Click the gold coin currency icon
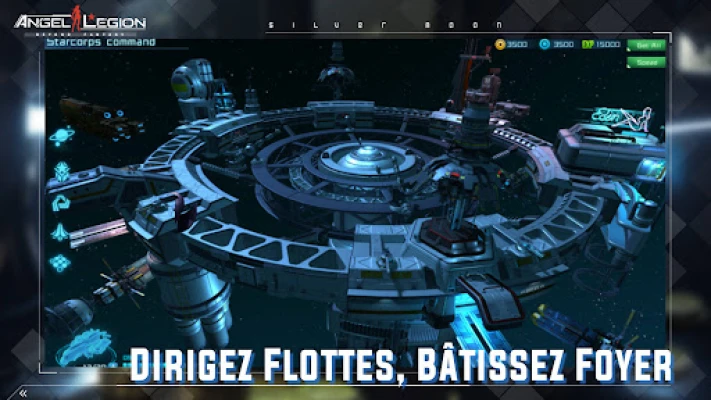Screen dimensions: 711x400 click(x=500, y=45)
